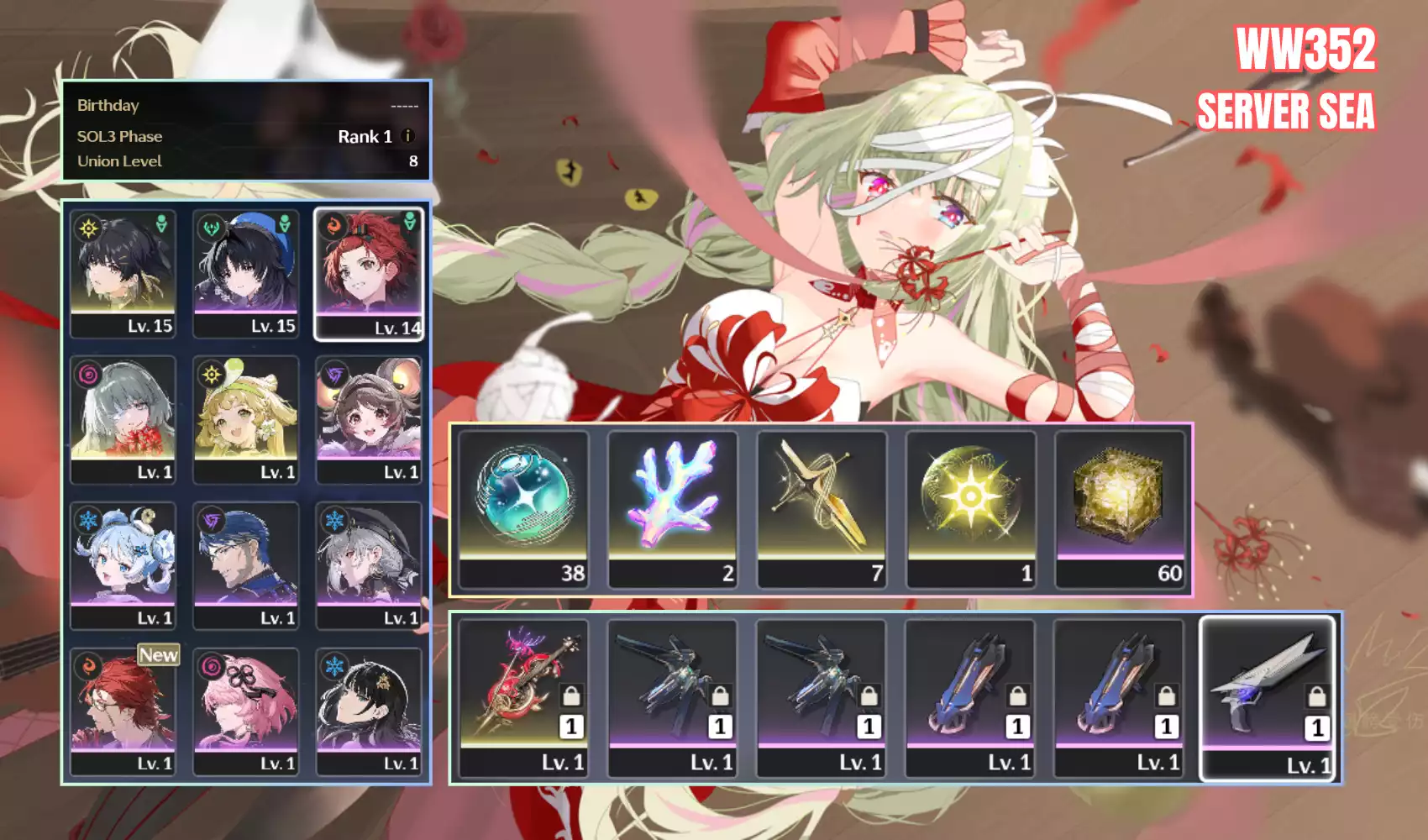Select the highlighted silver pistol weapon

click(x=1268, y=697)
